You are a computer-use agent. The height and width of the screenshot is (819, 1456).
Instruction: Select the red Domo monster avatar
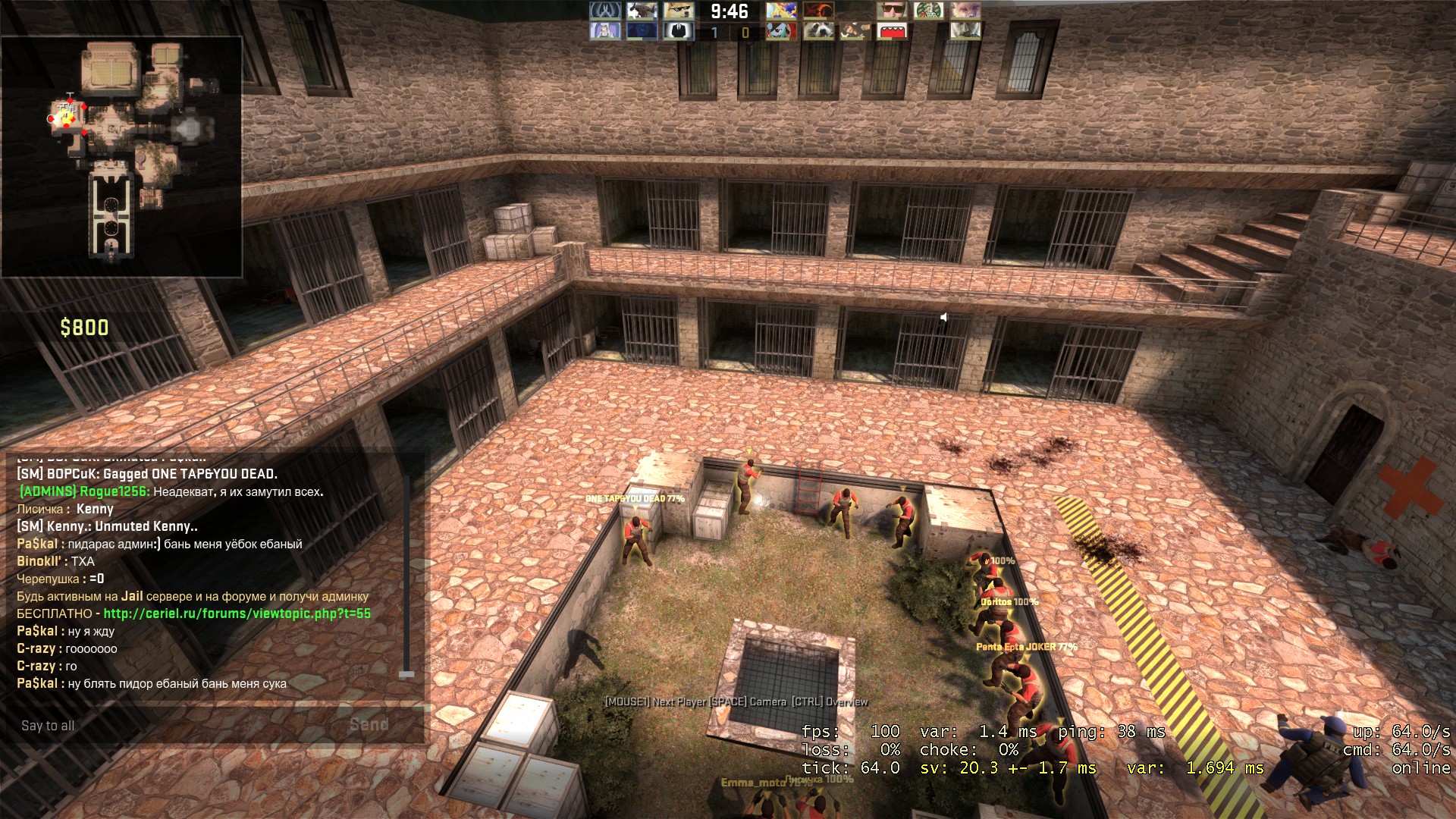click(x=892, y=31)
